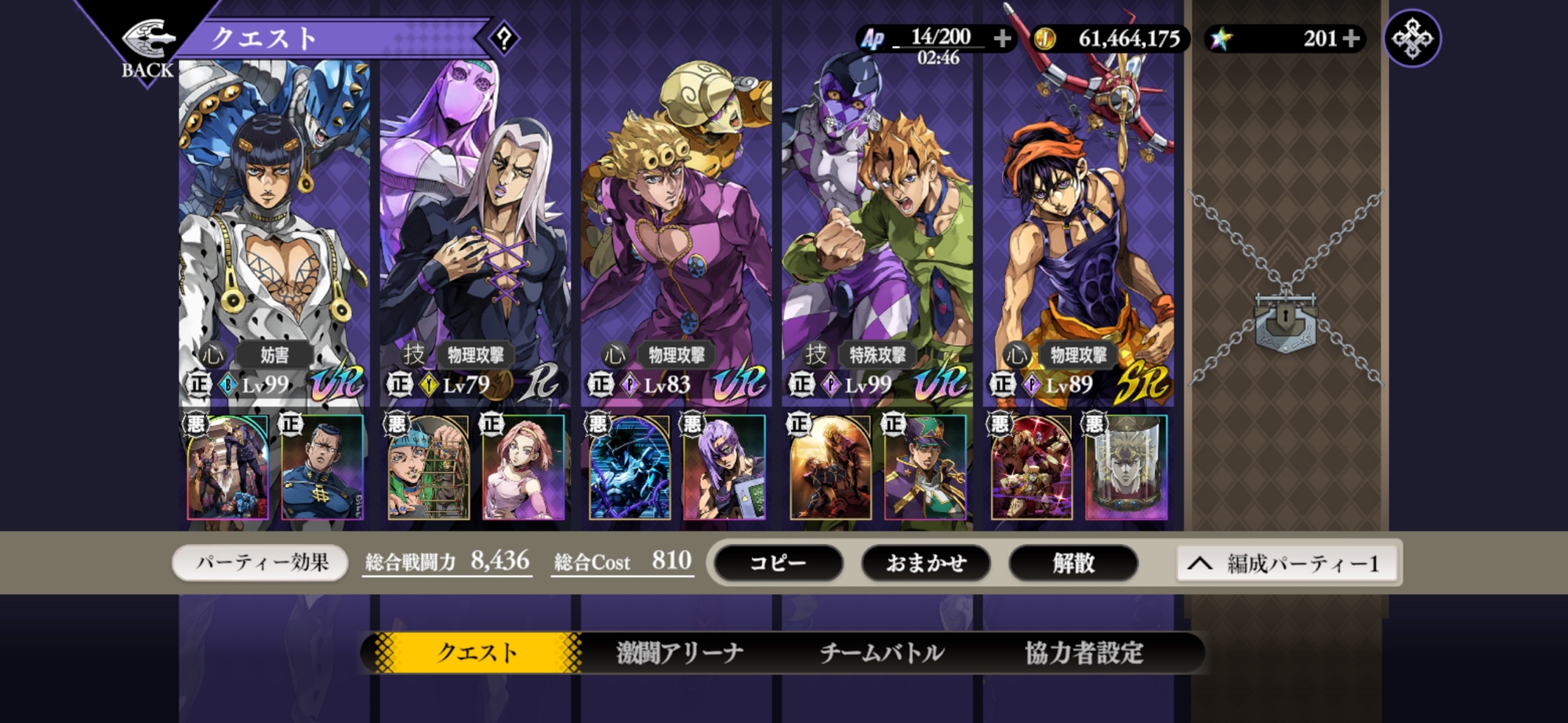Click the chained locked party slot
1568x723 pixels.
(x=1286, y=314)
